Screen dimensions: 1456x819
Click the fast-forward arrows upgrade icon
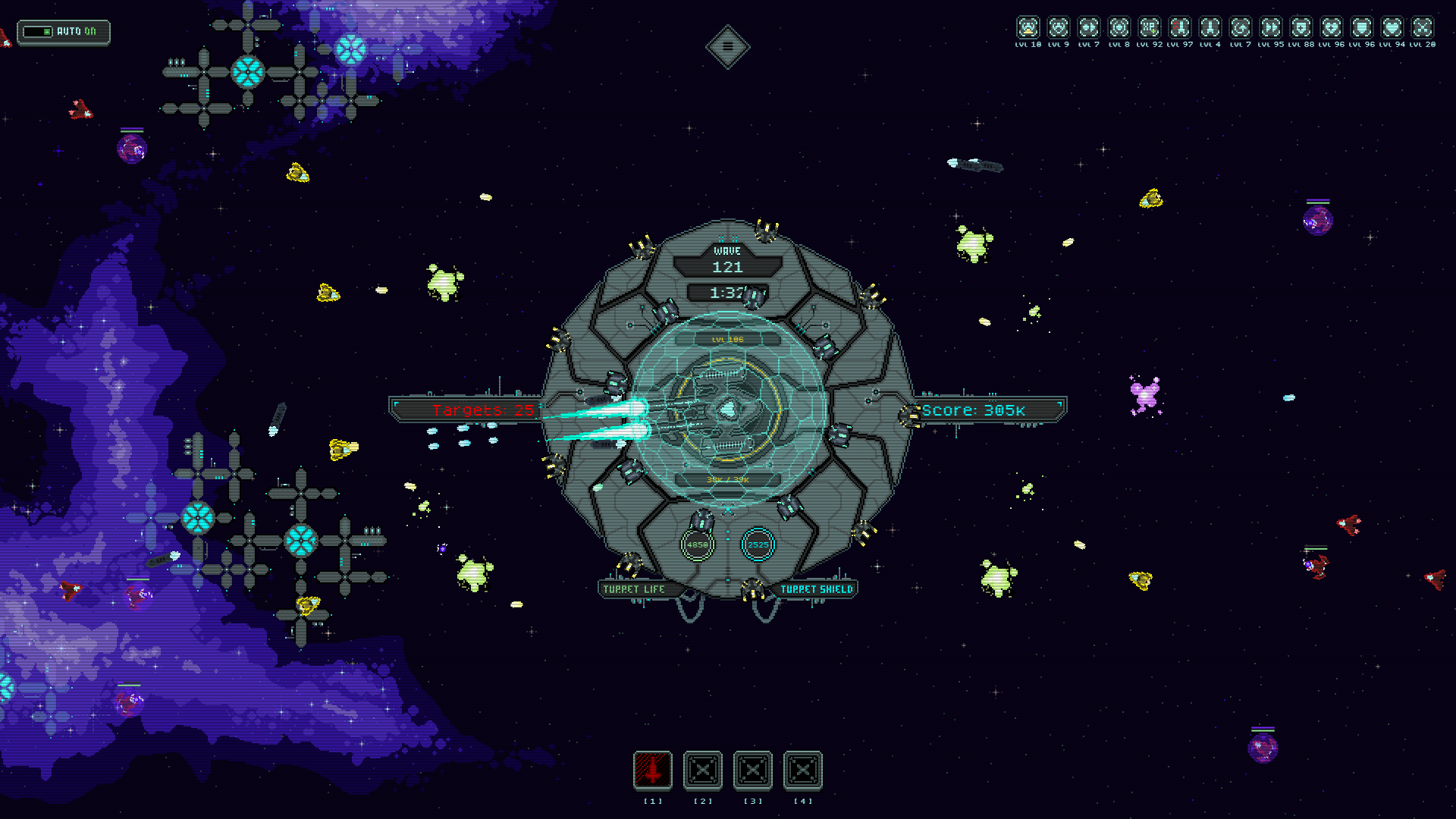tap(1271, 28)
